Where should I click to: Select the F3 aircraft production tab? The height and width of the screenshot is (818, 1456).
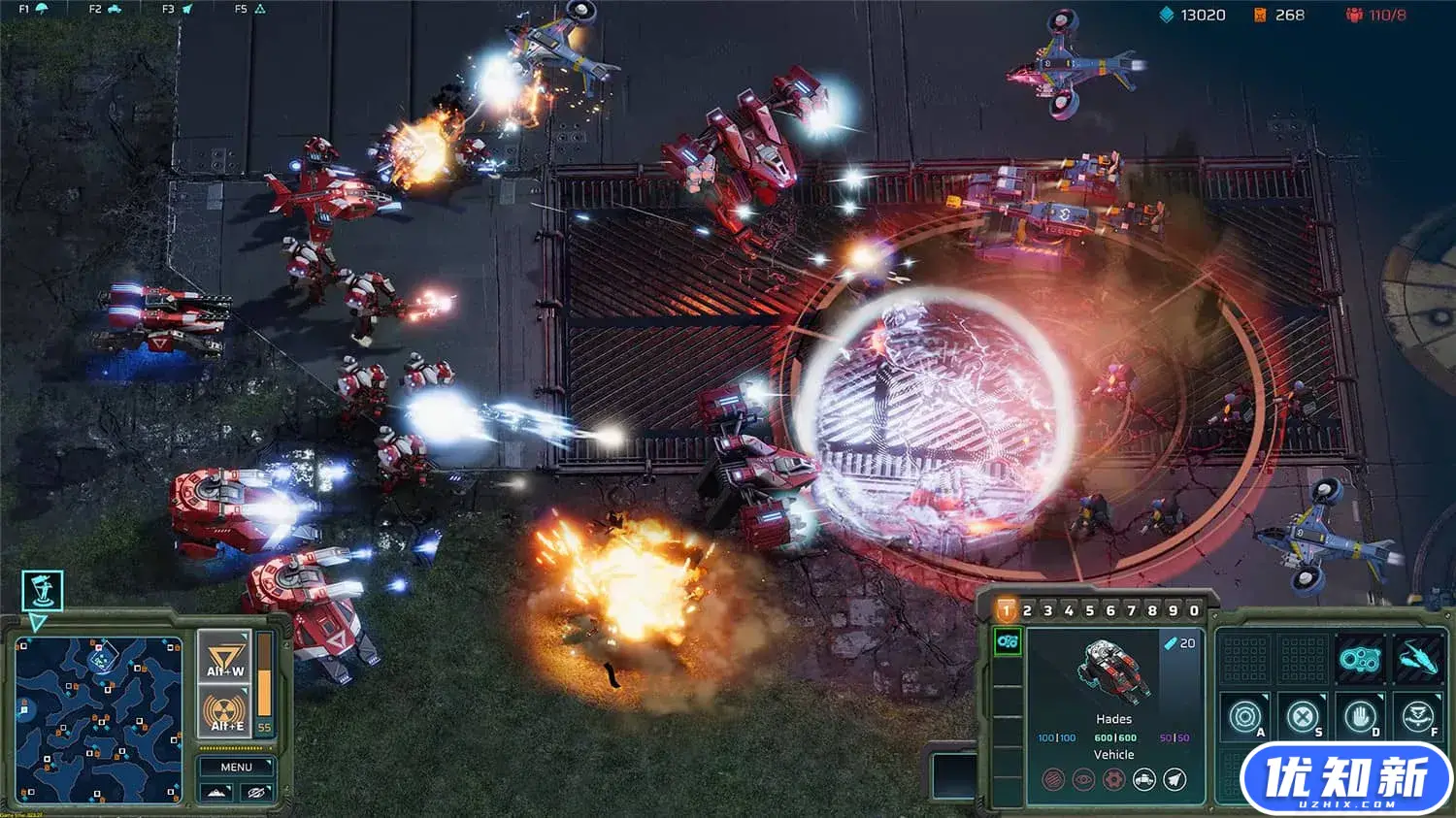click(178, 9)
